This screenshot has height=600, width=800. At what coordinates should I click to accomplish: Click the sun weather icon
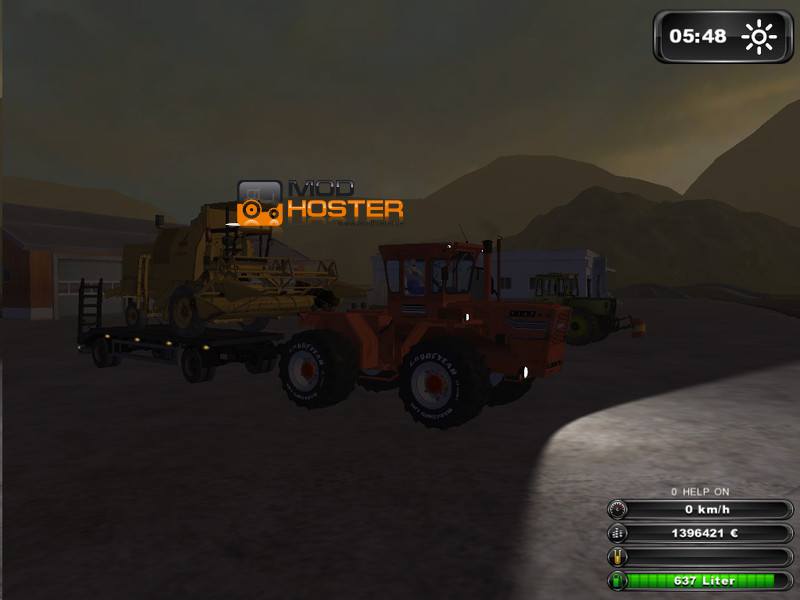pos(758,37)
